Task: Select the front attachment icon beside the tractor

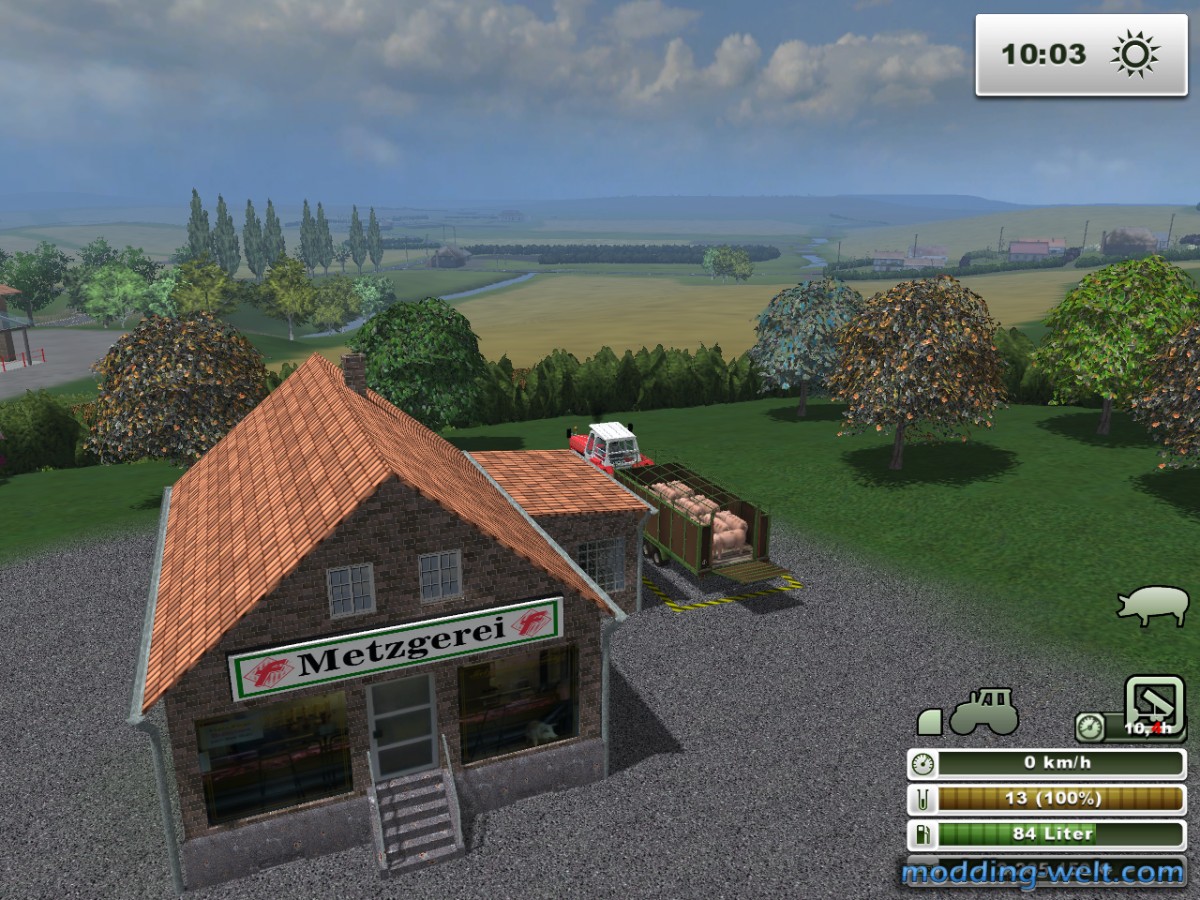Action: [930, 721]
